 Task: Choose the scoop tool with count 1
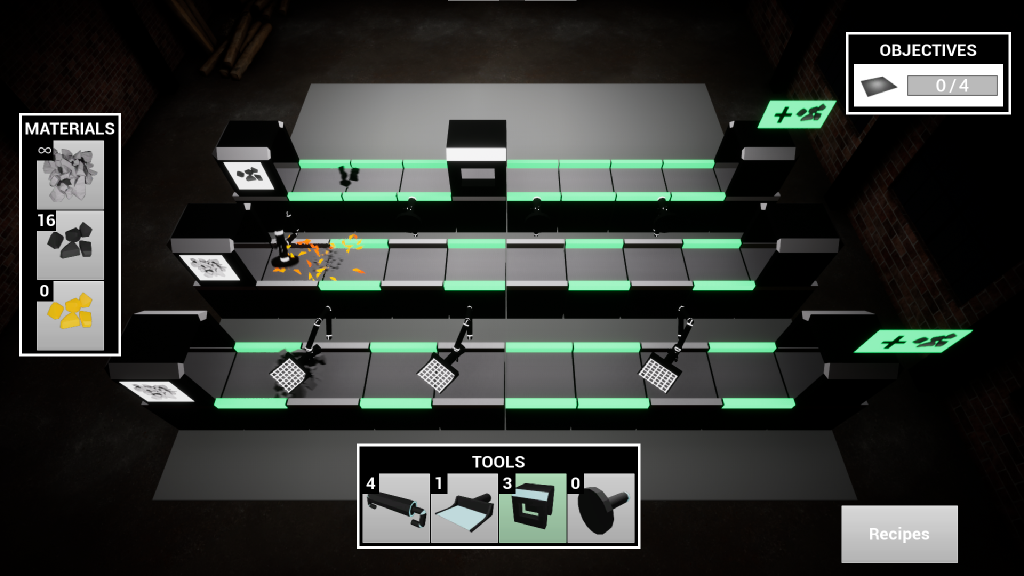pyautogui.click(x=464, y=508)
